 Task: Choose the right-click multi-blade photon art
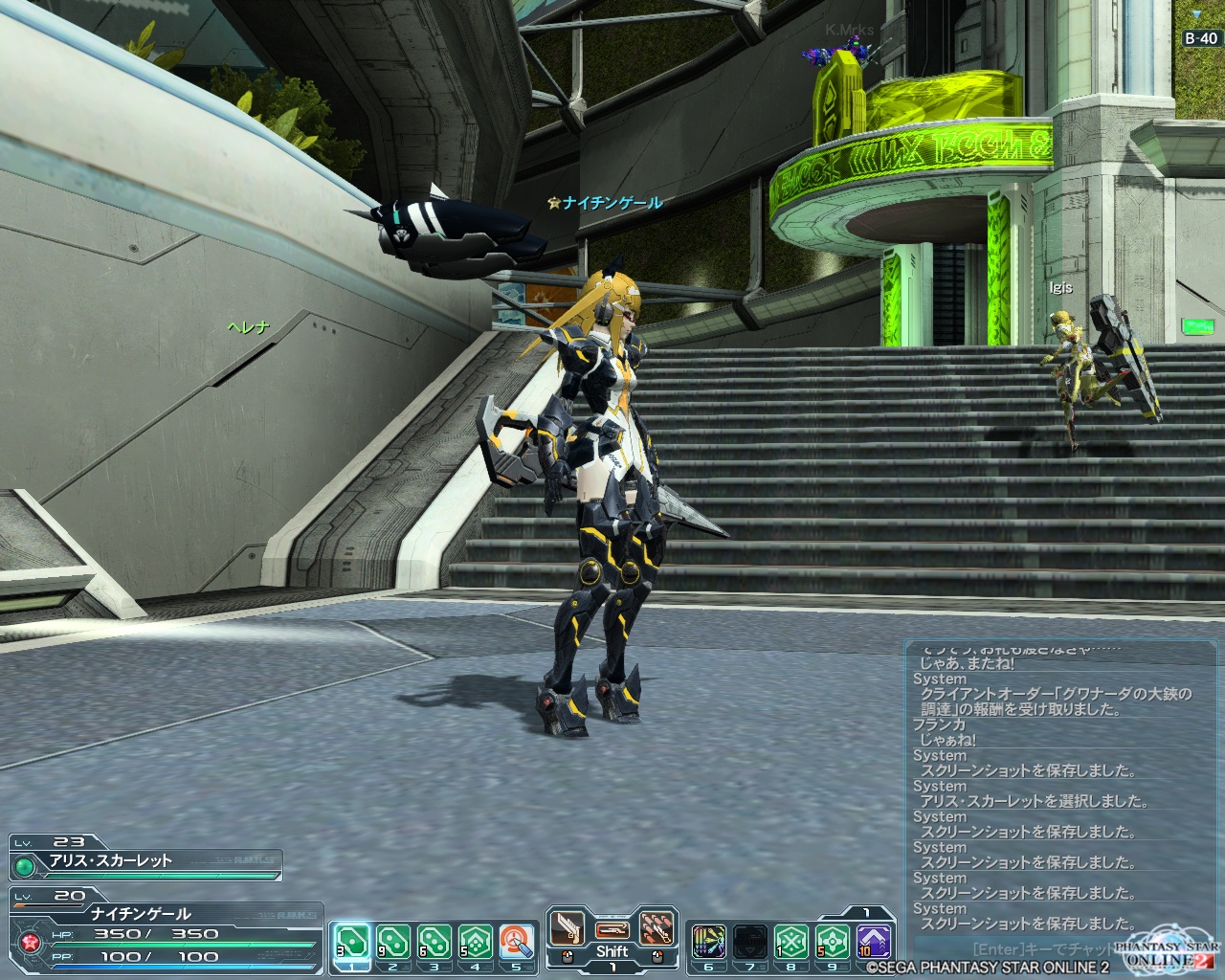[656, 928]
